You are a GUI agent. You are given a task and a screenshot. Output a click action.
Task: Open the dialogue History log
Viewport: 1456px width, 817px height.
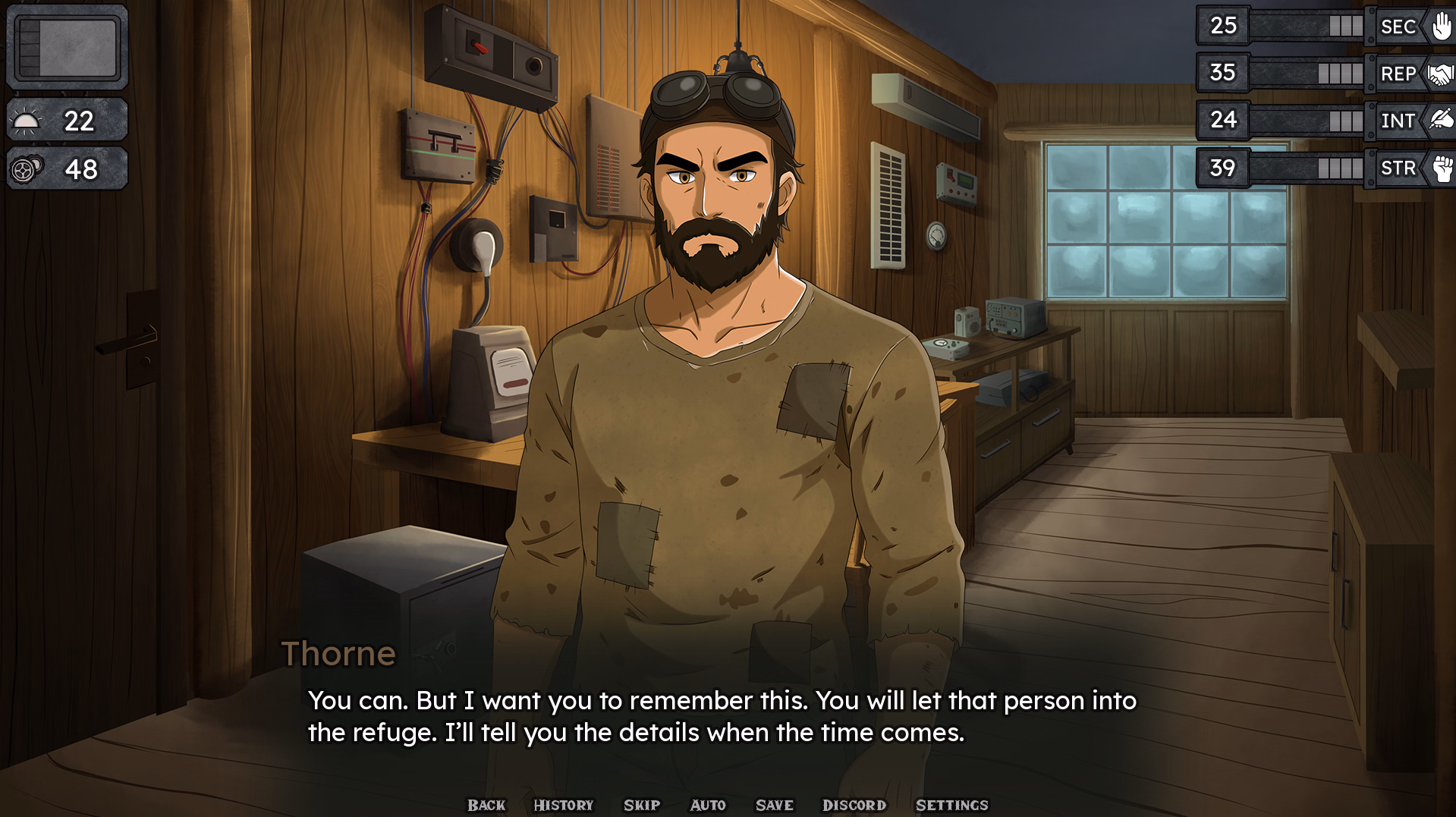(x=563, y=805)
